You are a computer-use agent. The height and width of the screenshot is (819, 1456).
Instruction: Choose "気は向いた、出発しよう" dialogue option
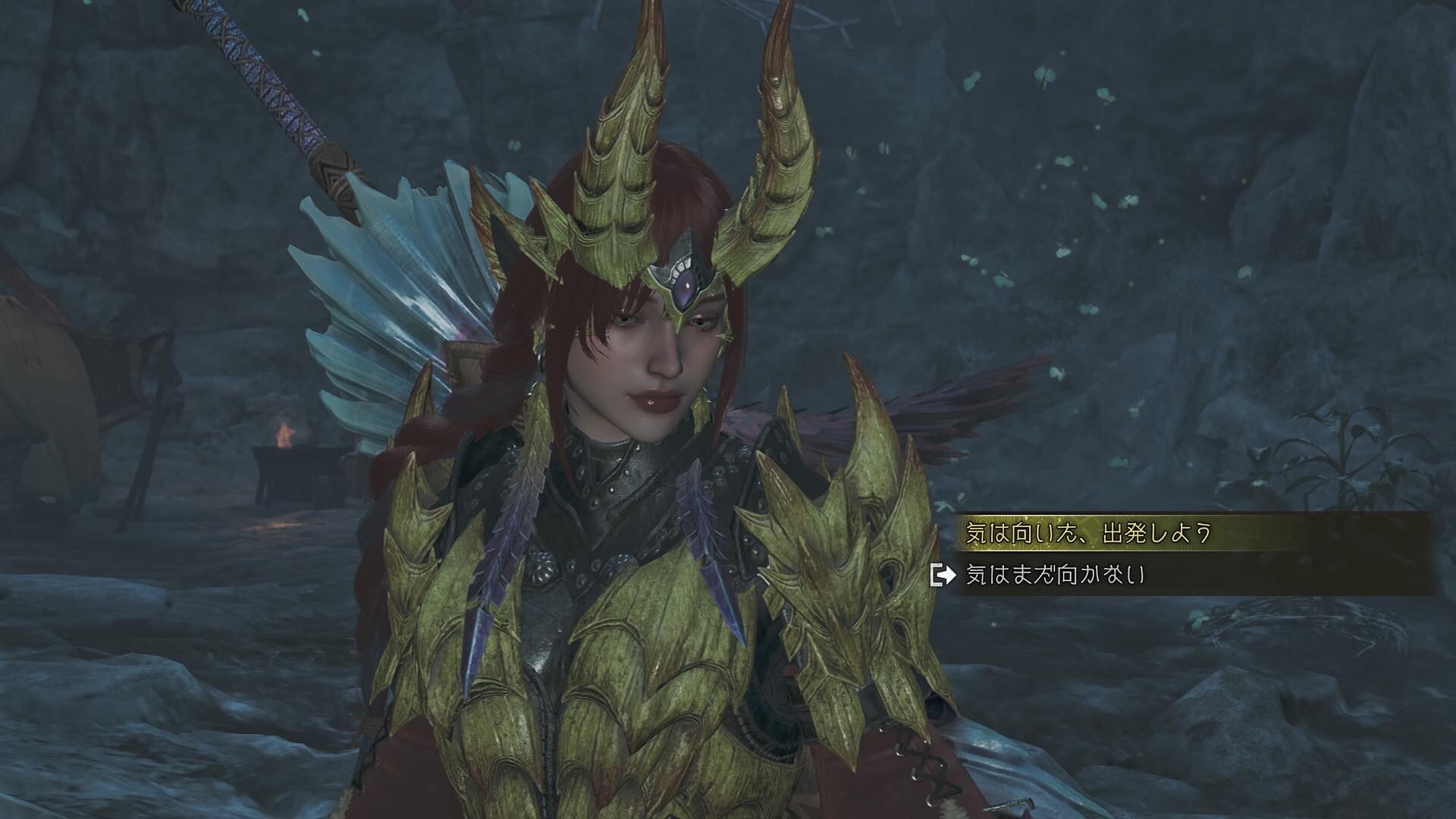(x=1086, y=534)
